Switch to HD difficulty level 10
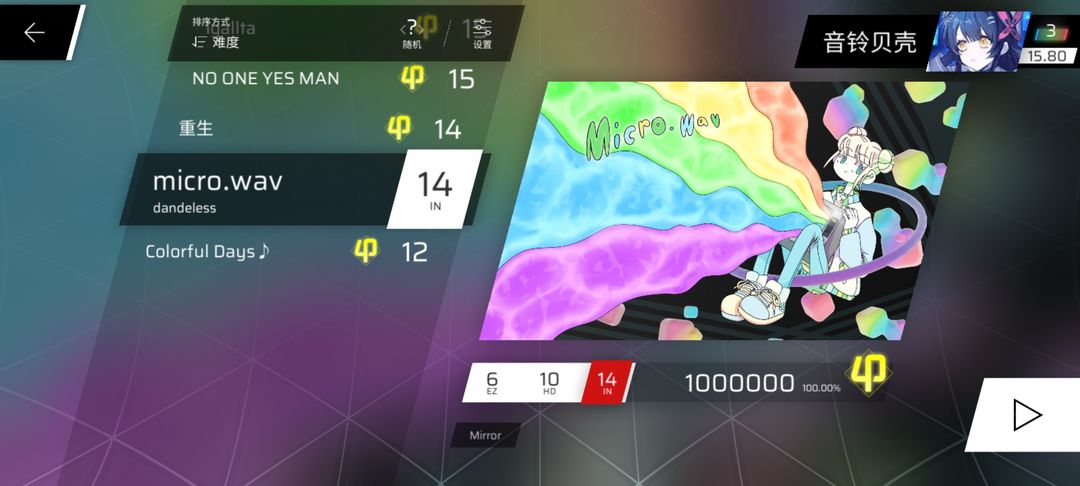This screenshot has width=1080, height=486. point(549,382)
